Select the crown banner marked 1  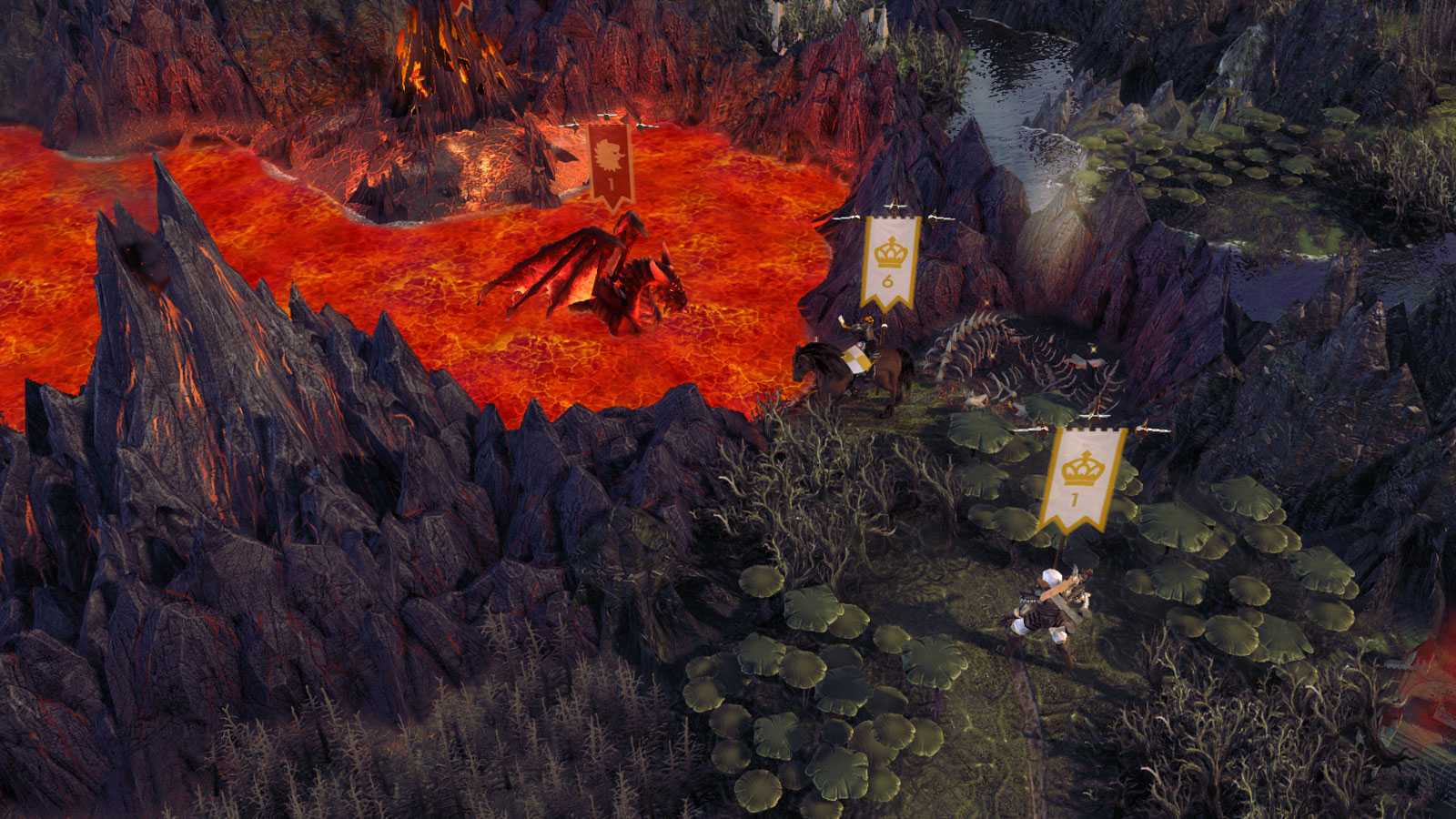coord(1083,473)
